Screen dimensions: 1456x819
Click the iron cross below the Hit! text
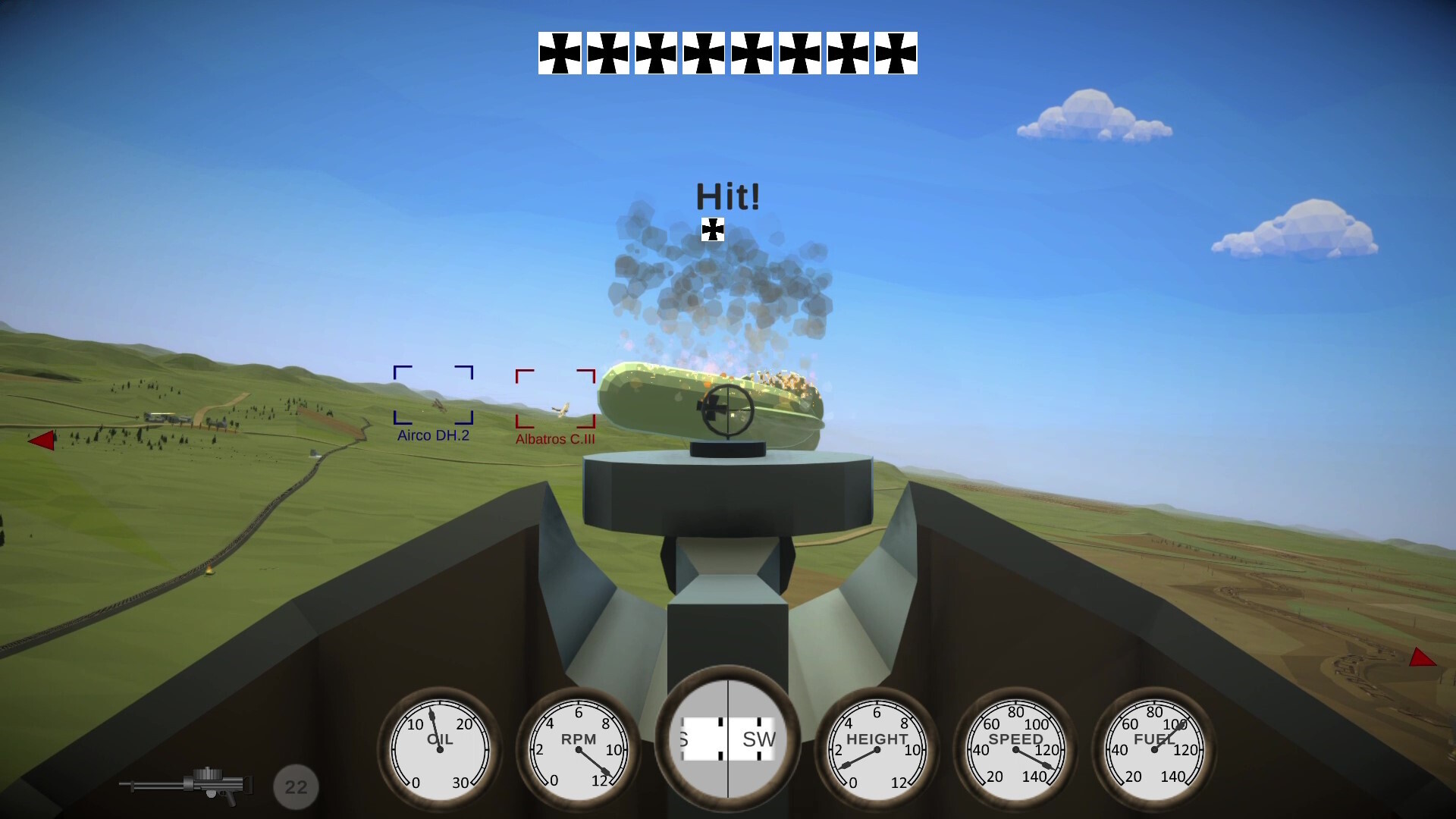pyautogui.click(x=712, y=227)
